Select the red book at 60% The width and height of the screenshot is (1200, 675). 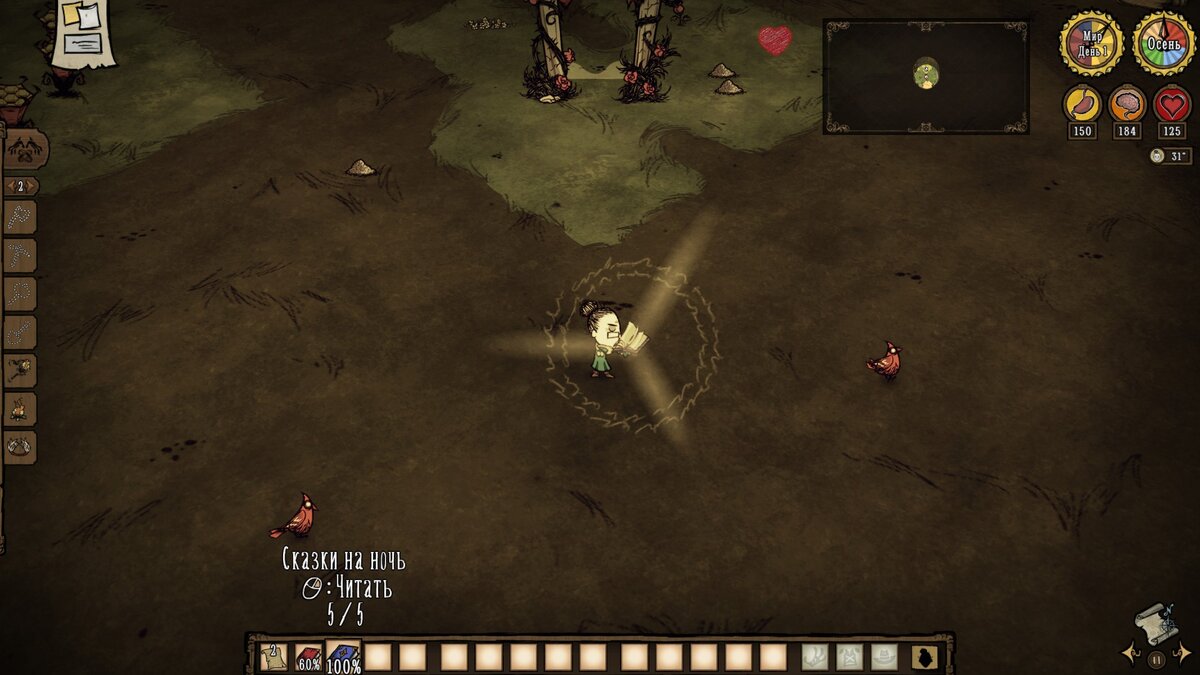308,657
